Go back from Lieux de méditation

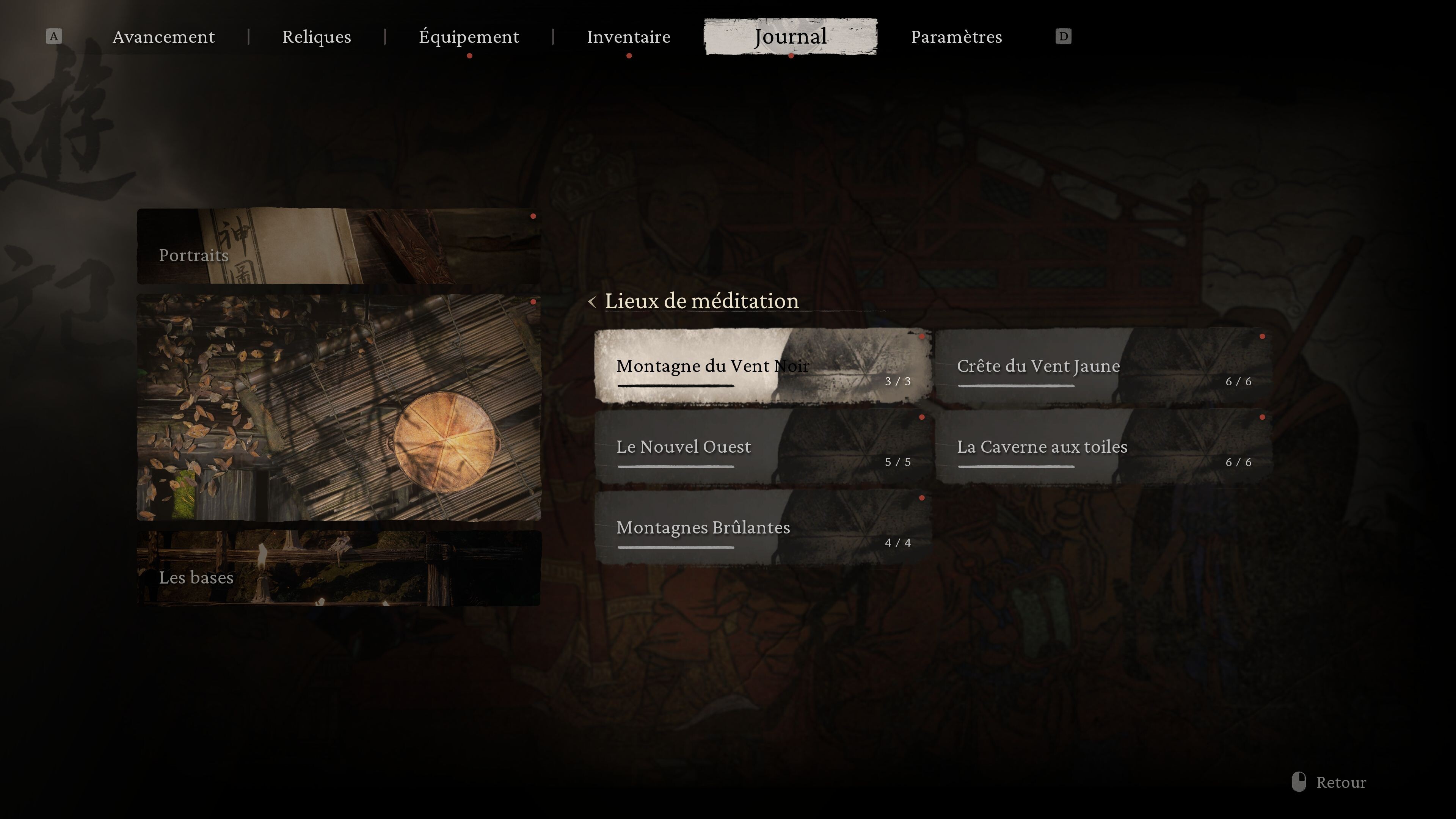click(592, 302)
